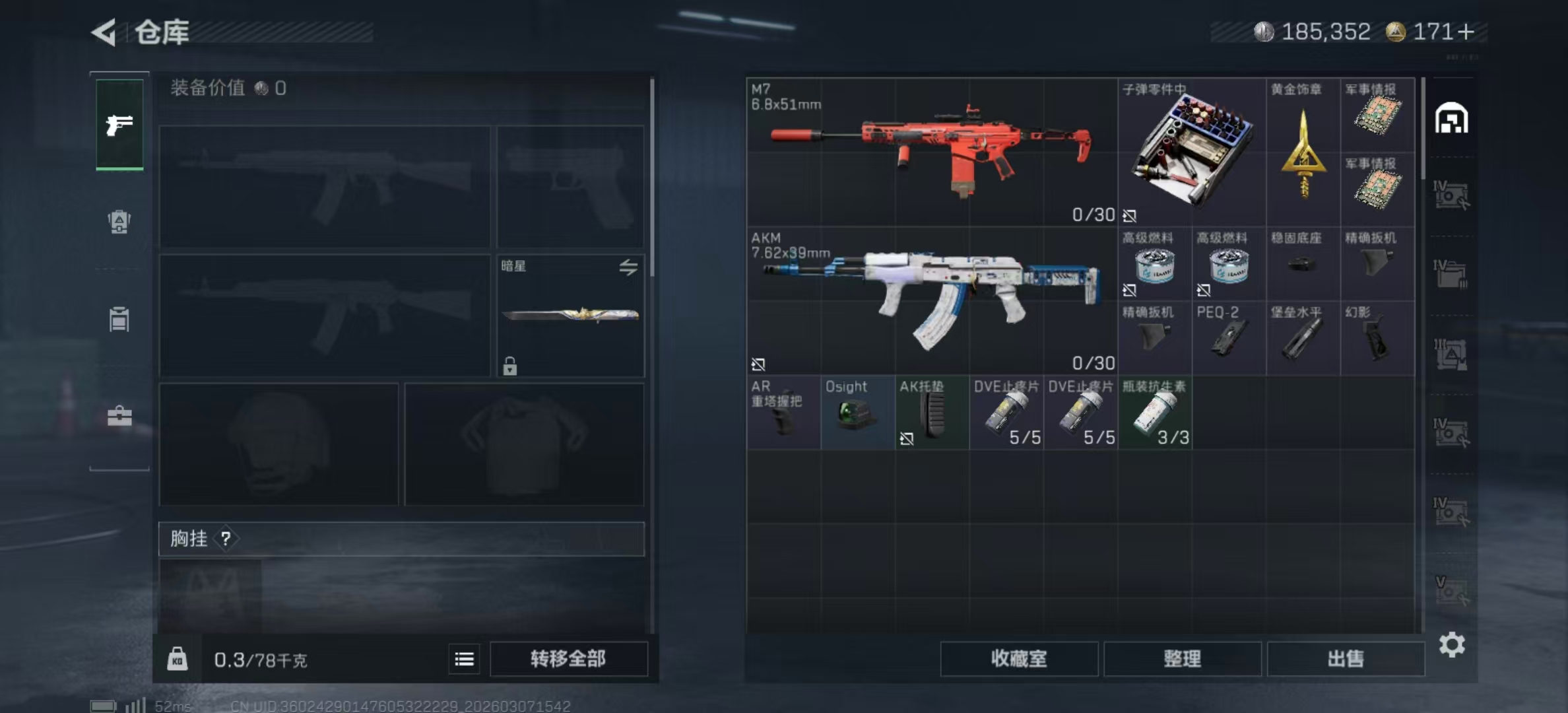Viewport: 1568px width, 713px height.
Task: Click the 子弹零件盒 ammo parts box
Action: pos(1191,152)
